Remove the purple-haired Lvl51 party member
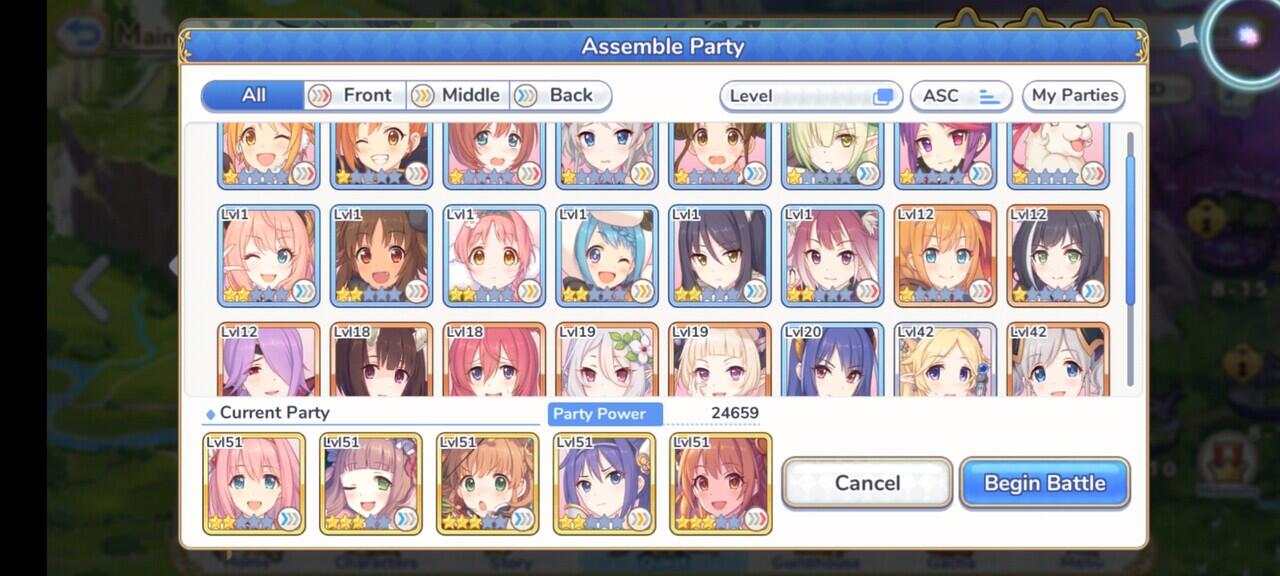1280x576 pixels. 604,483
